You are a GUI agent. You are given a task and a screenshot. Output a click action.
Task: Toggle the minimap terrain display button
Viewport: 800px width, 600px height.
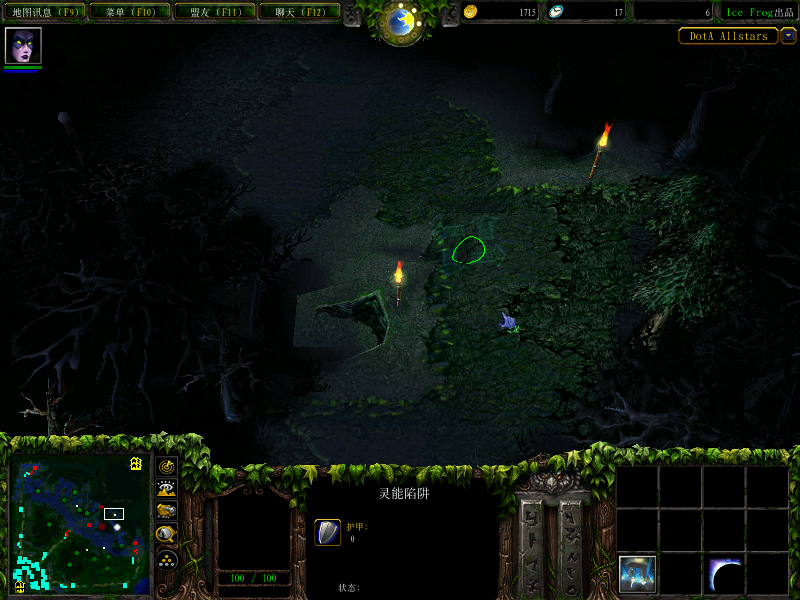tap(167, 489)
